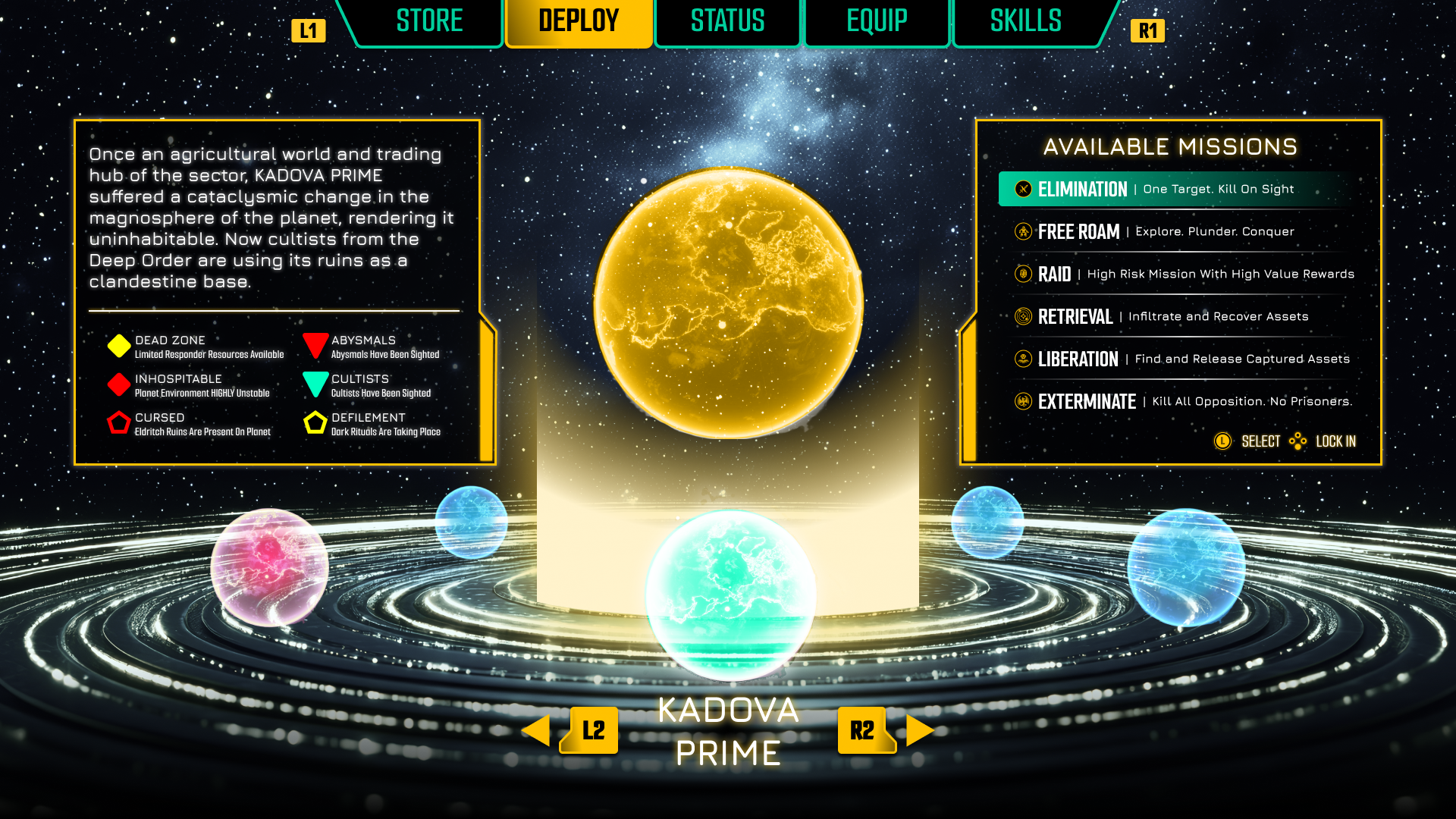Click the EXTERMINATE biohazard icon
This screenshot has height=819, width=1456.
[1022, 402]
